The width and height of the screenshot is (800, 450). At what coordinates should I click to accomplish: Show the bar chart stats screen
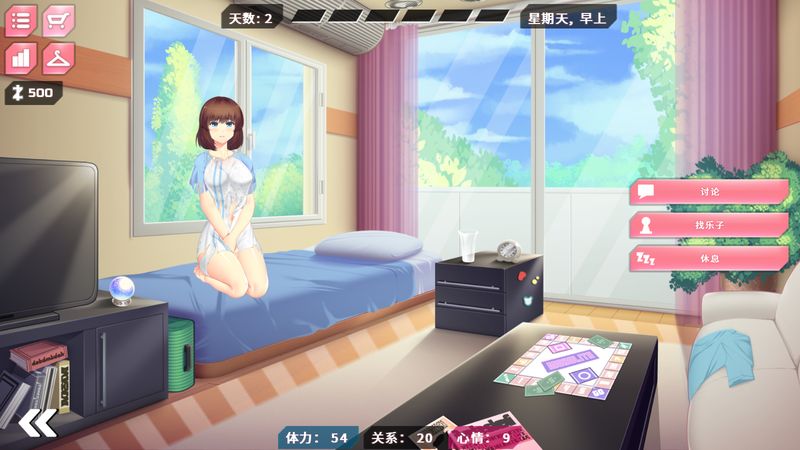click(21, 58)
